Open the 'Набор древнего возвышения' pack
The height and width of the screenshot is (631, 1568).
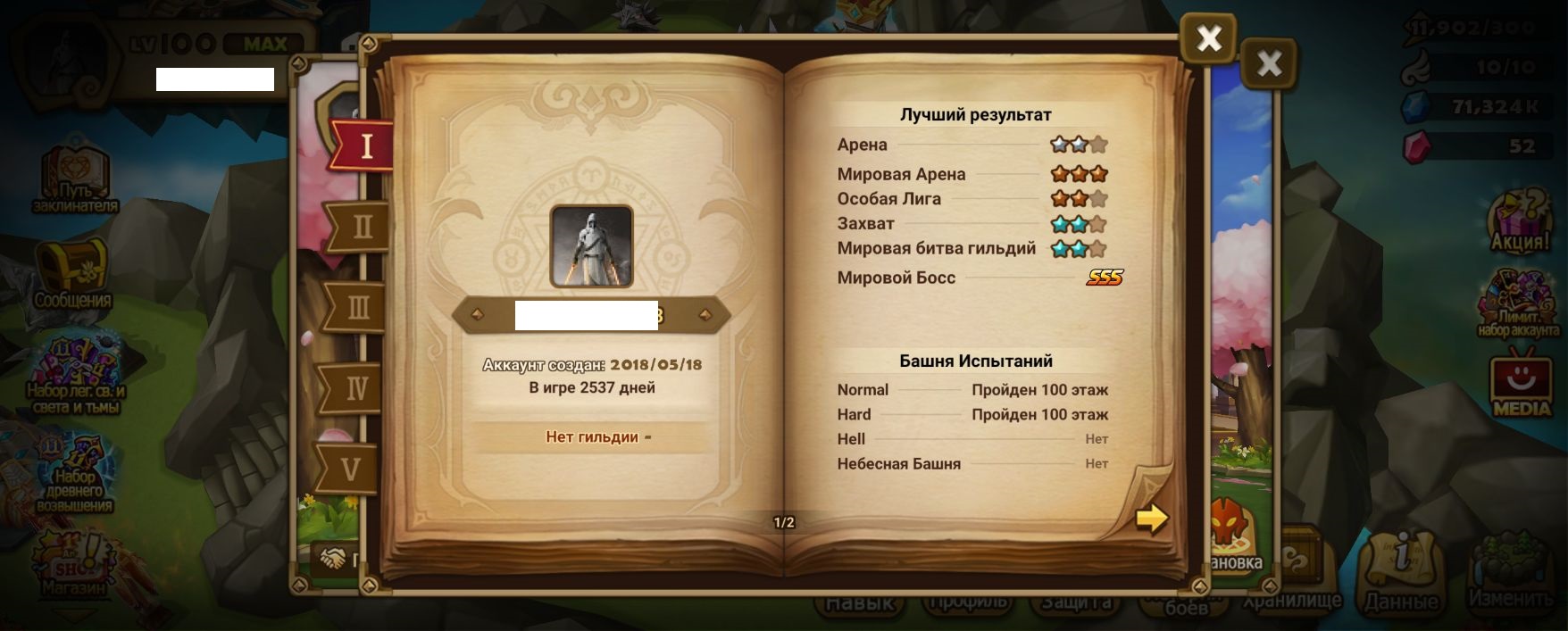[x=74, y=475]
